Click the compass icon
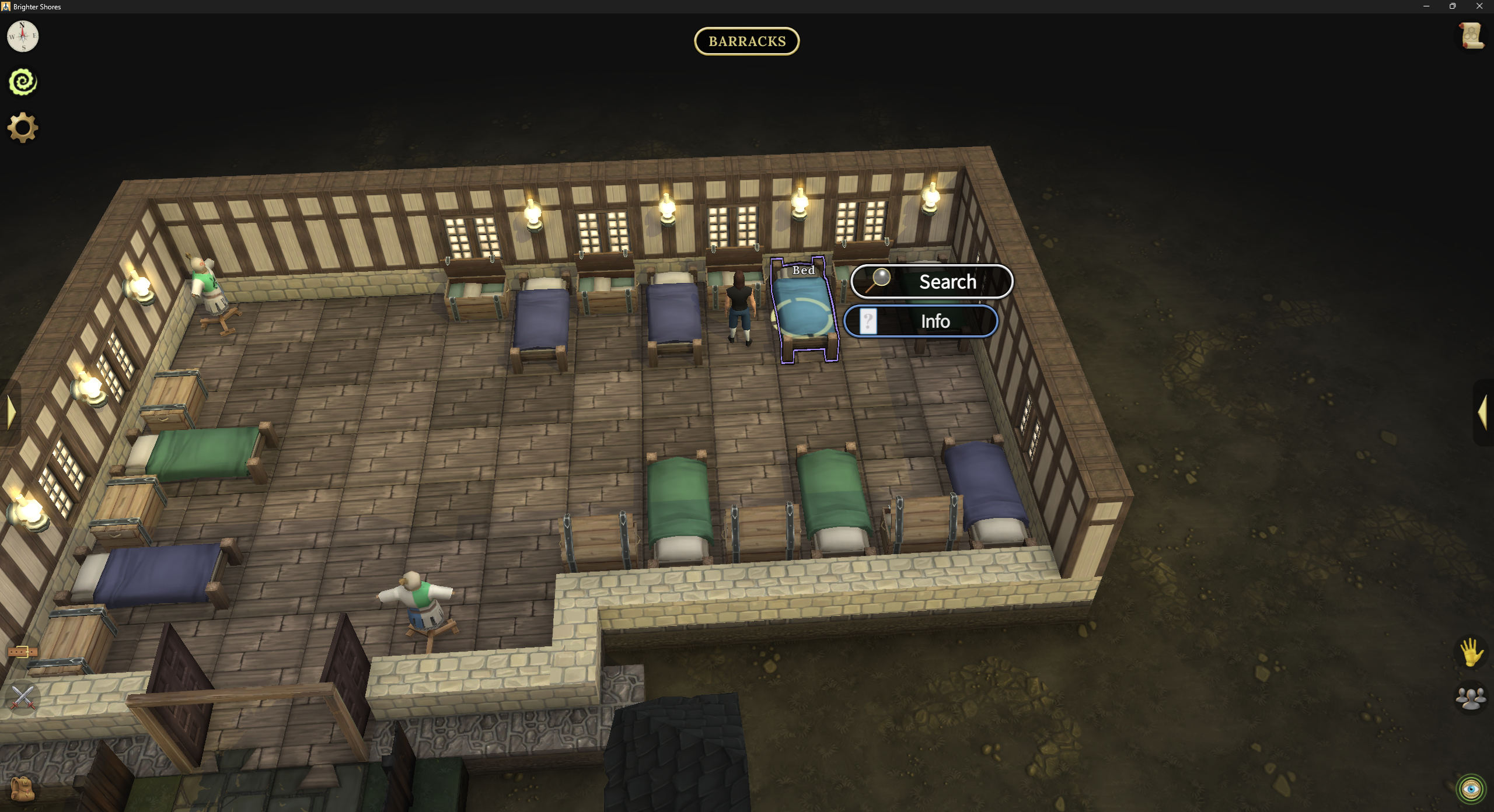This screenshot has height=812, width=1494. pos(23,36)
